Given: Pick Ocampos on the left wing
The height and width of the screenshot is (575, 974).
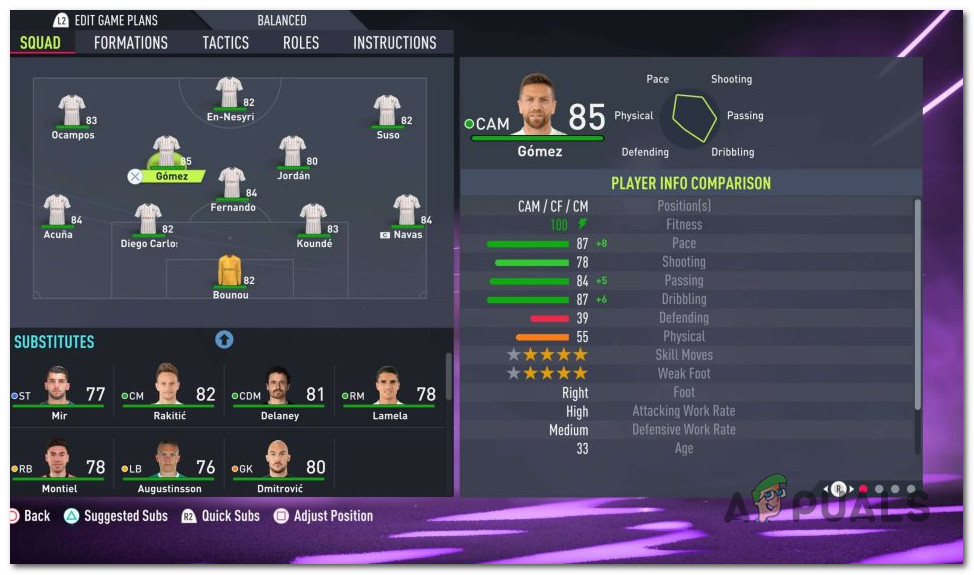Looking at the screenshot, I should (x=72, y=113).
